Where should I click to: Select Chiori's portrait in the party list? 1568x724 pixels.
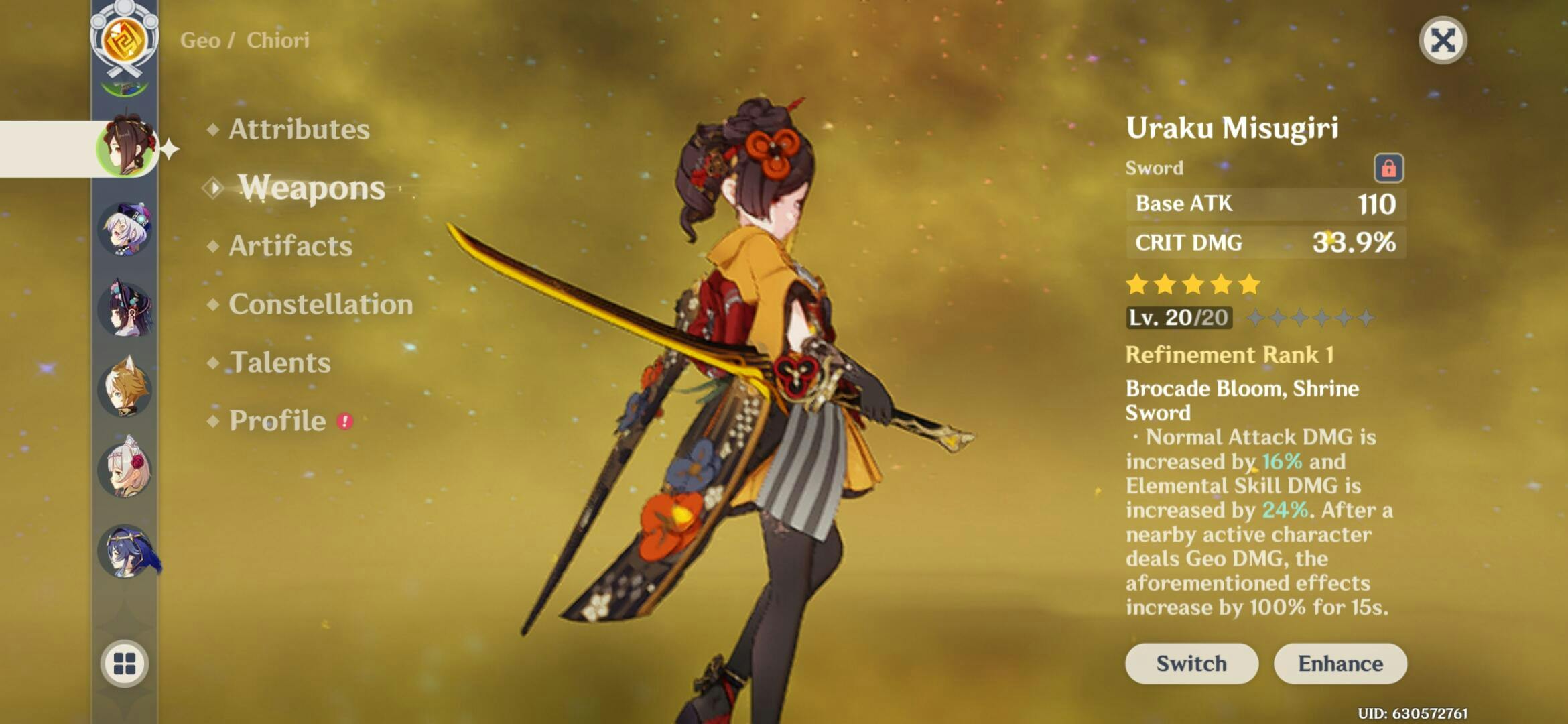(127, 147)
